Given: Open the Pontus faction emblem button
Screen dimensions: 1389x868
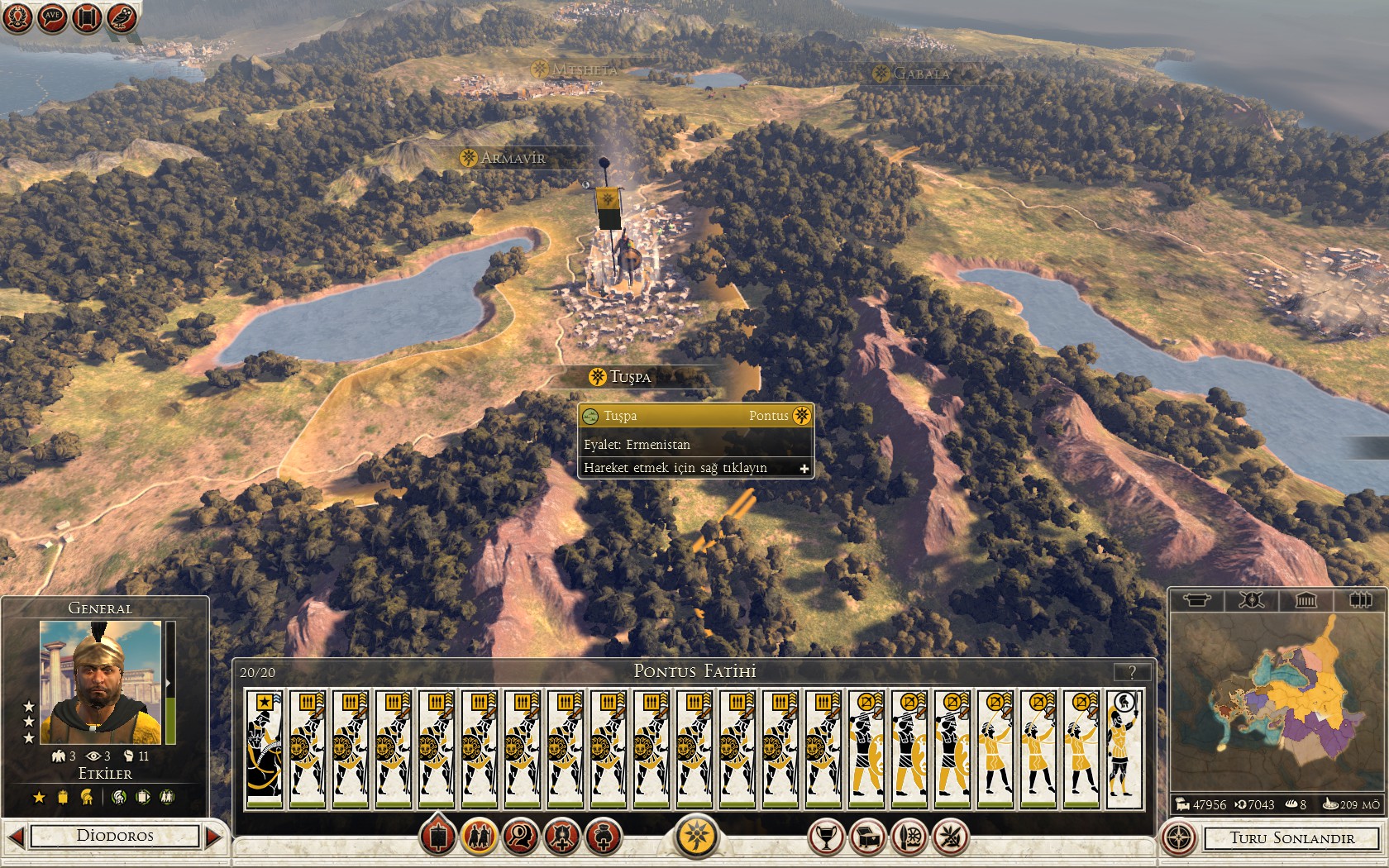Looking at the screenshot, I should [x=696, y=837].
